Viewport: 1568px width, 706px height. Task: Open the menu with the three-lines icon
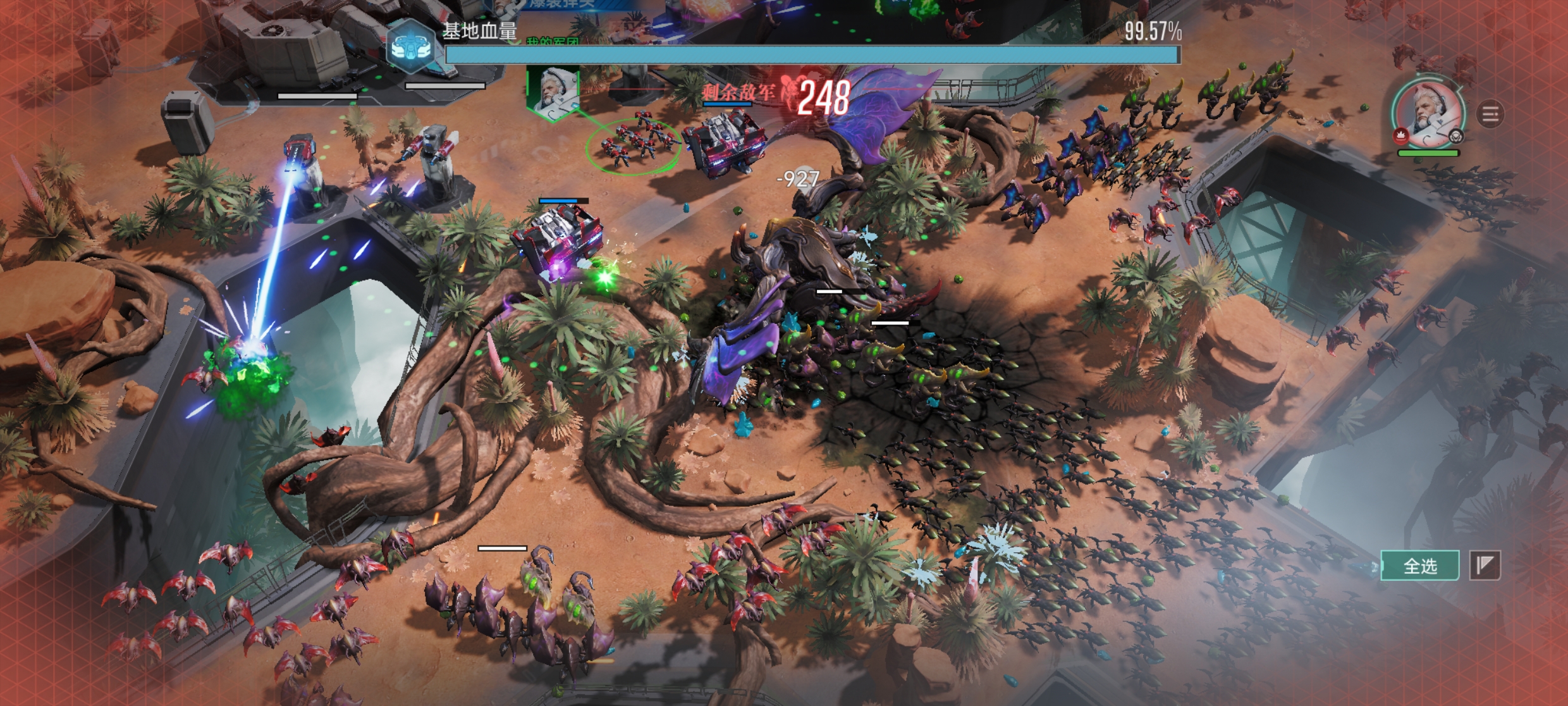click(1490, 115)
